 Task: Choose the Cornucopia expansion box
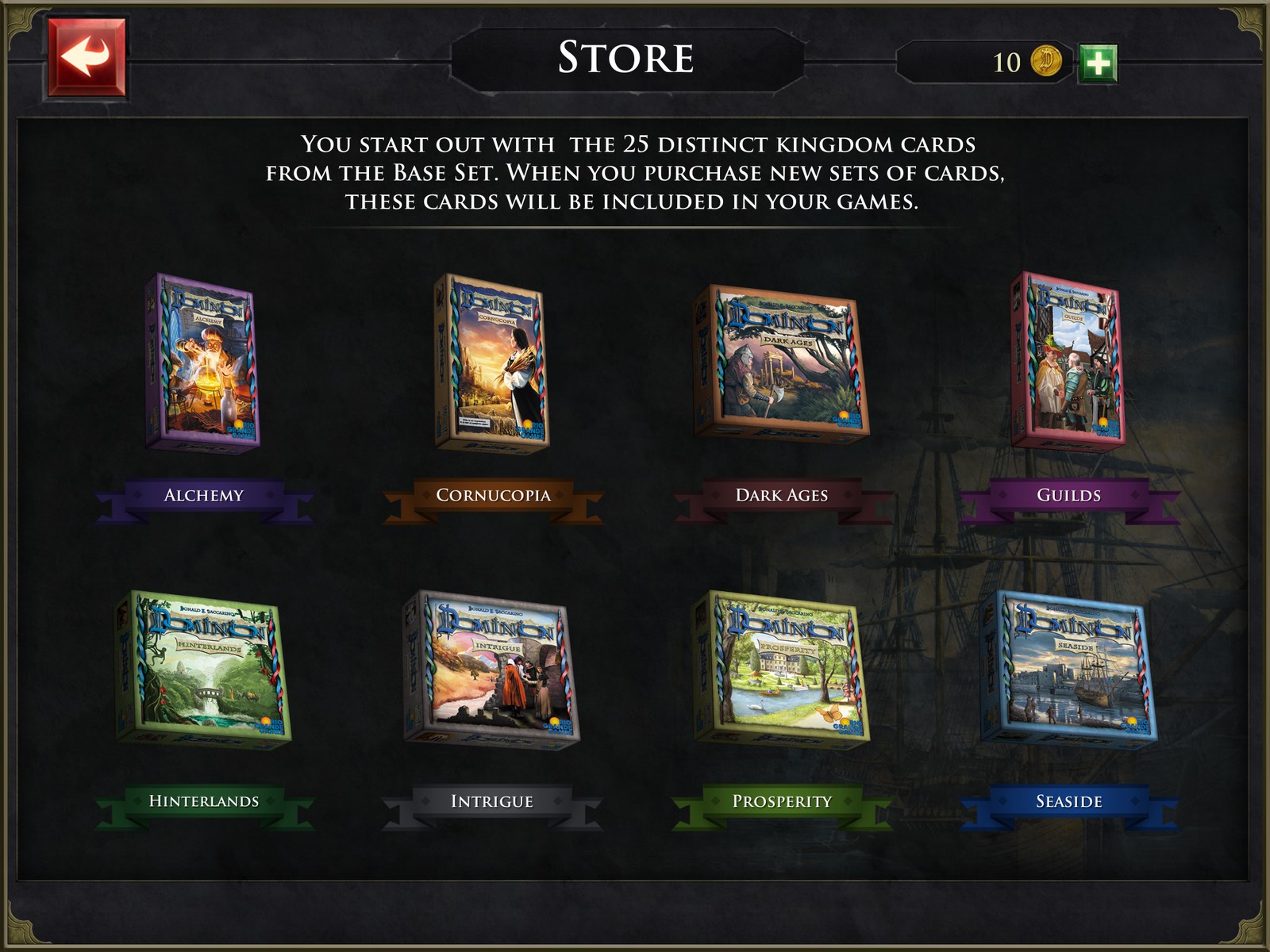point(492,363)
